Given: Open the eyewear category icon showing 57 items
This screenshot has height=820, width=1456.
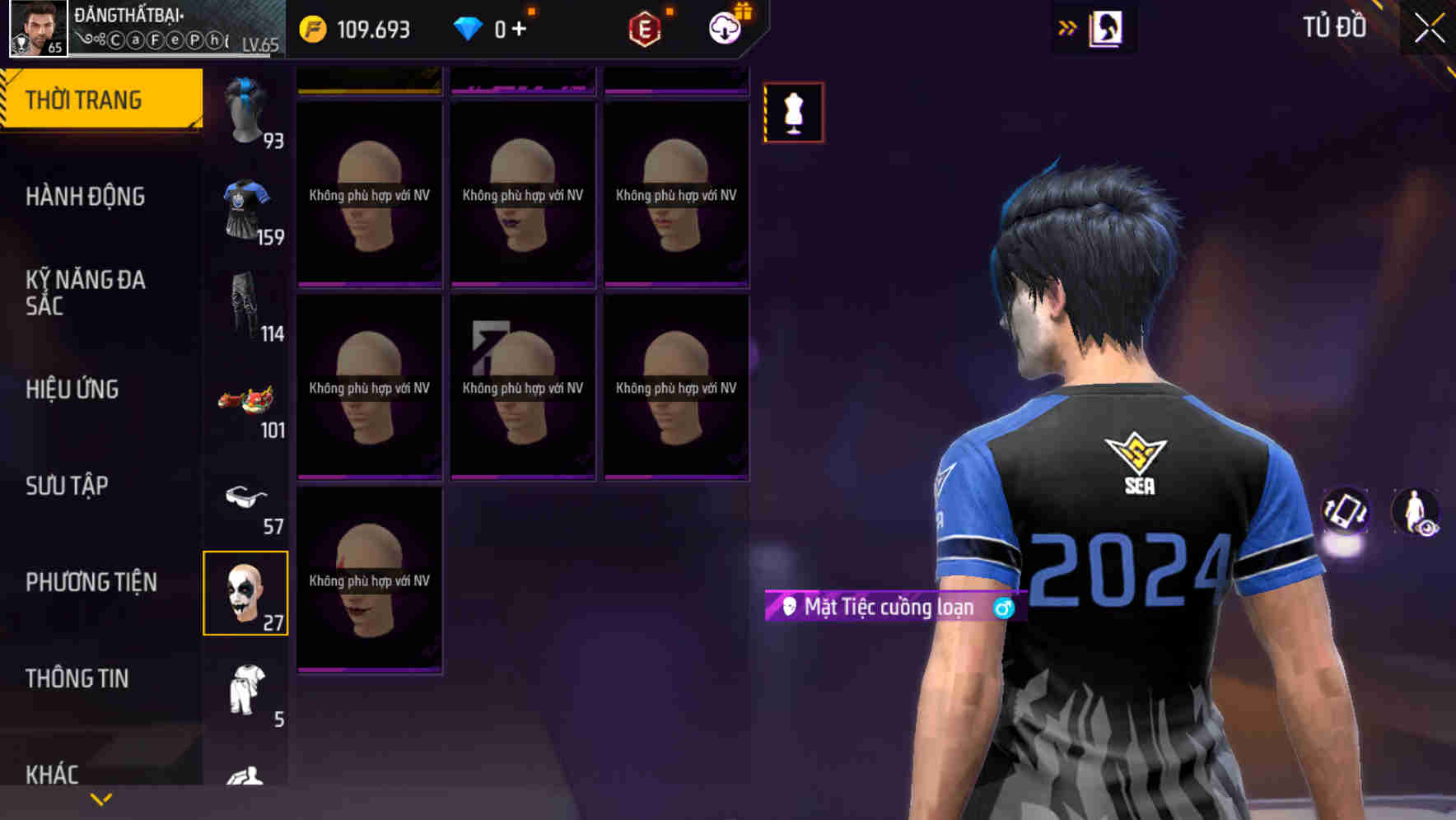Looking at the screenshot, I should pyautogui.click(x=245, y=500).
